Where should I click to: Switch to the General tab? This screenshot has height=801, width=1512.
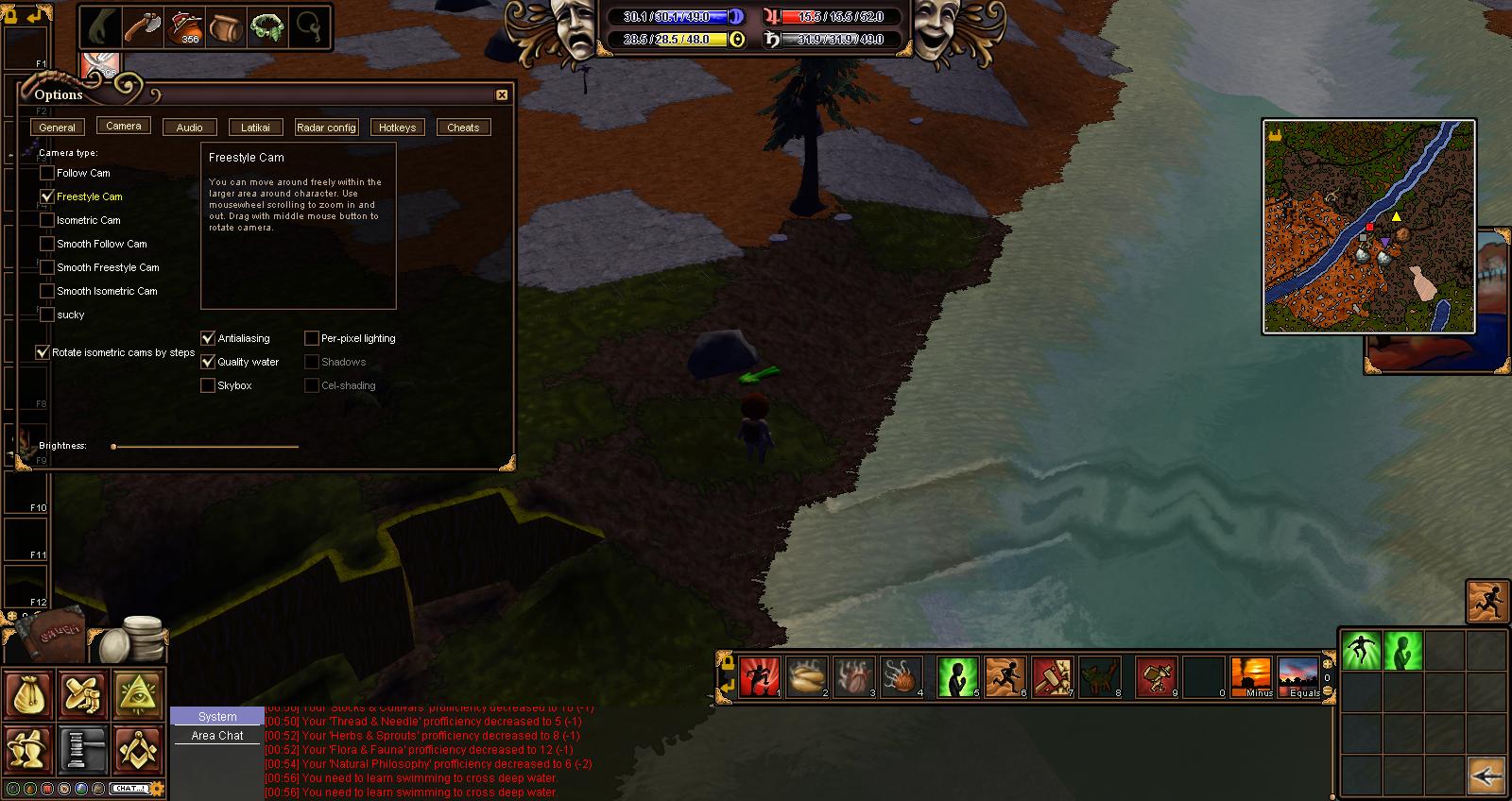coord(57,128)
